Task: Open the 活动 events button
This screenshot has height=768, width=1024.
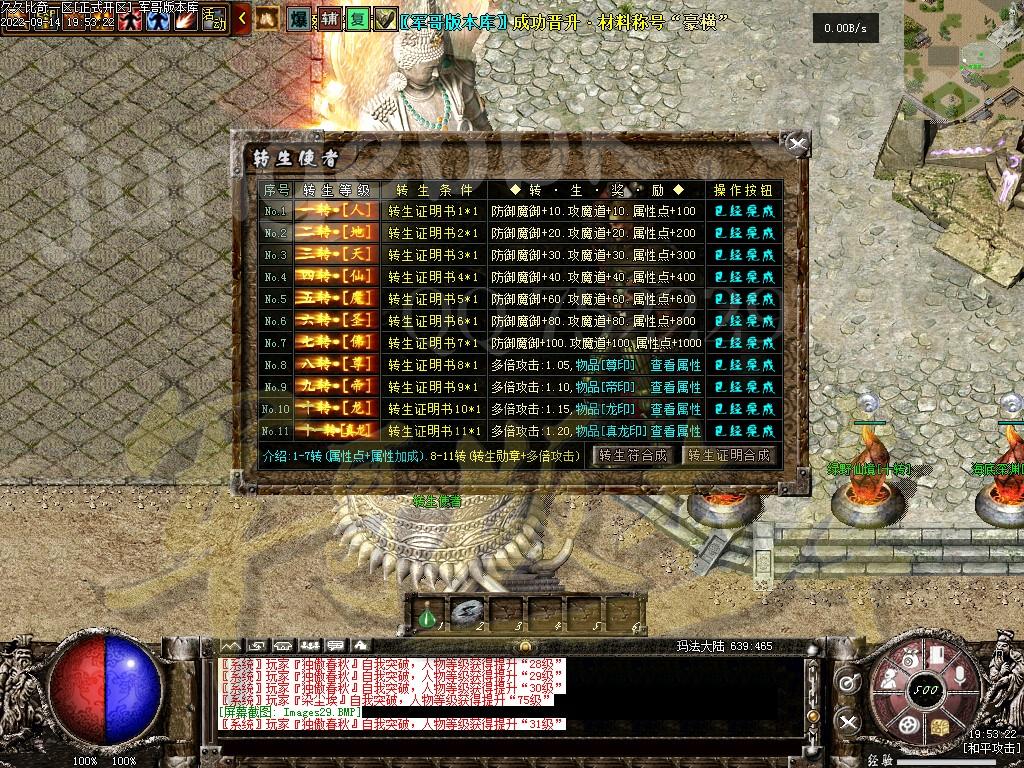Action: coord(214,18)
